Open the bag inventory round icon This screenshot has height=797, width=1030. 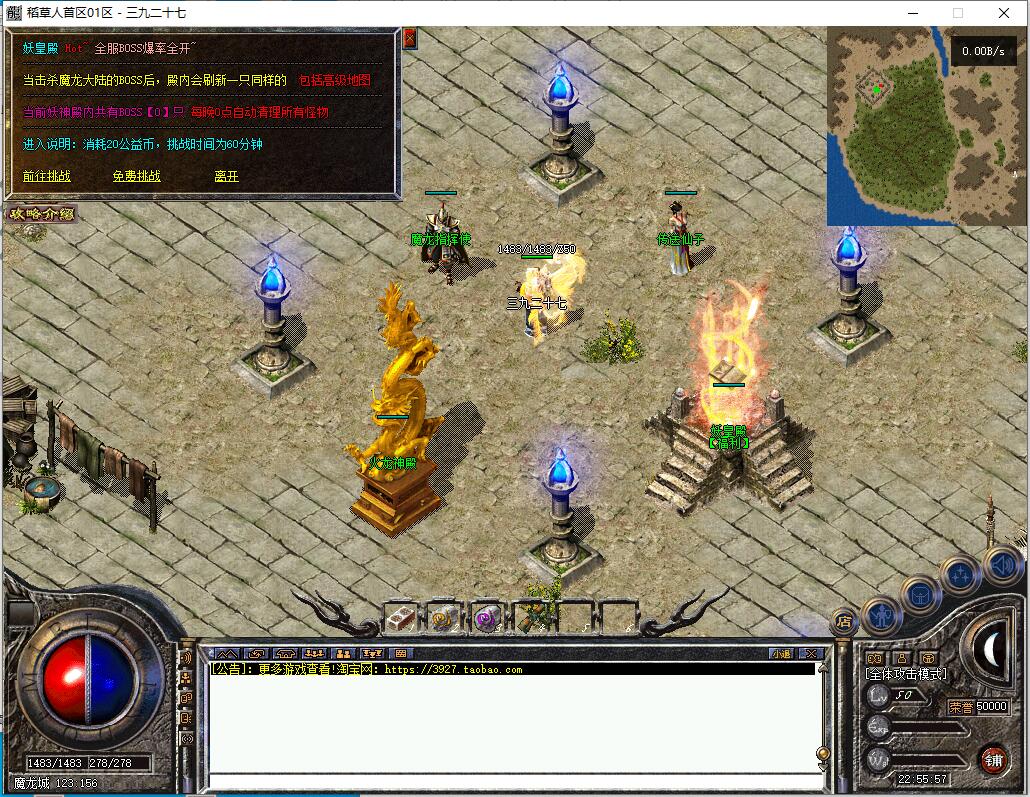[919, 595]
